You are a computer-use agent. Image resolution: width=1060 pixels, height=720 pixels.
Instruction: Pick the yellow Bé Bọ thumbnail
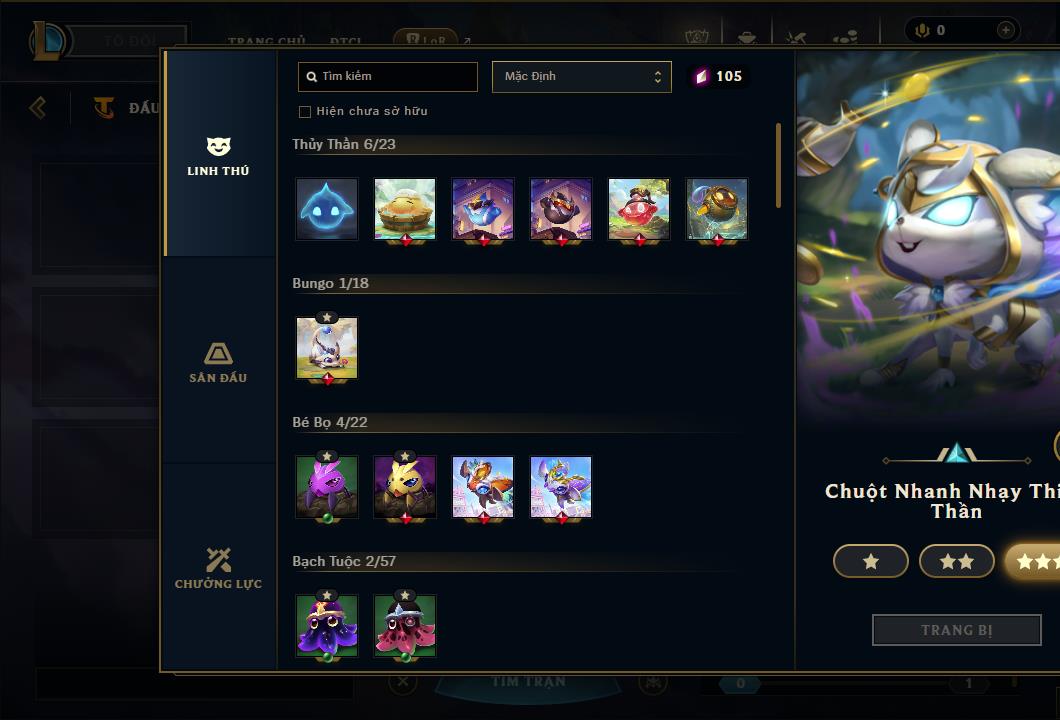click(x=405, y=487)
